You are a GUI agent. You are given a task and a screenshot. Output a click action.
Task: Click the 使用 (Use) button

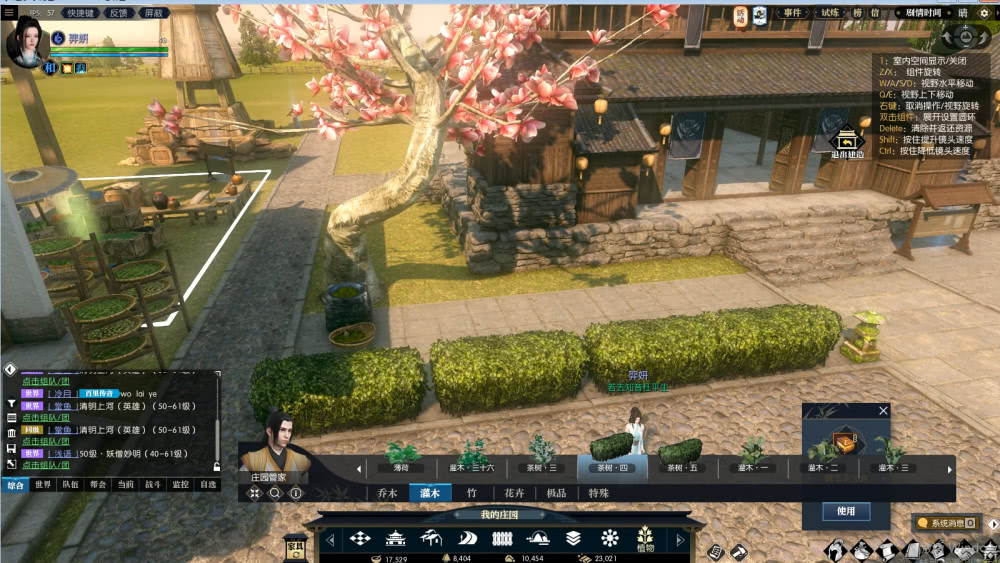(846, 511)
